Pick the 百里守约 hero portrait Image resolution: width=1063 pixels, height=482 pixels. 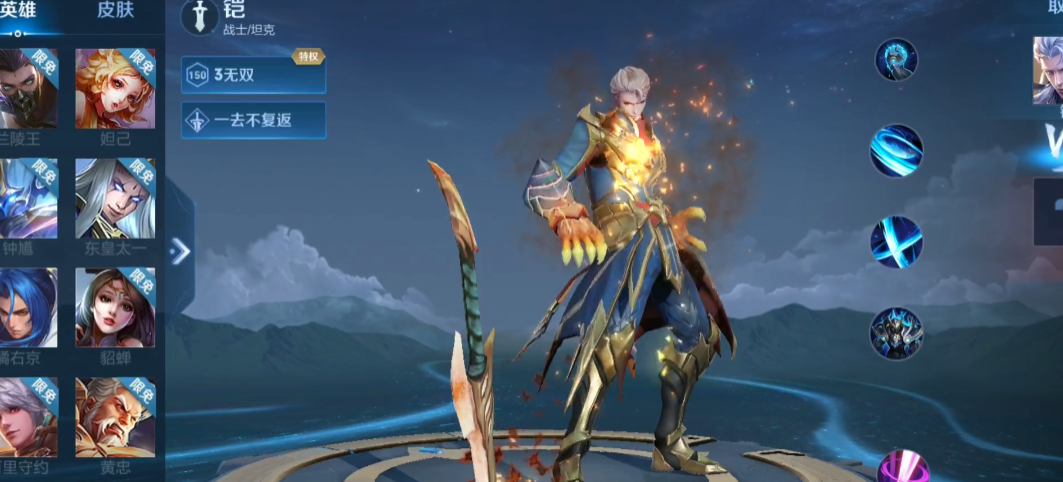tap(28, 417)
